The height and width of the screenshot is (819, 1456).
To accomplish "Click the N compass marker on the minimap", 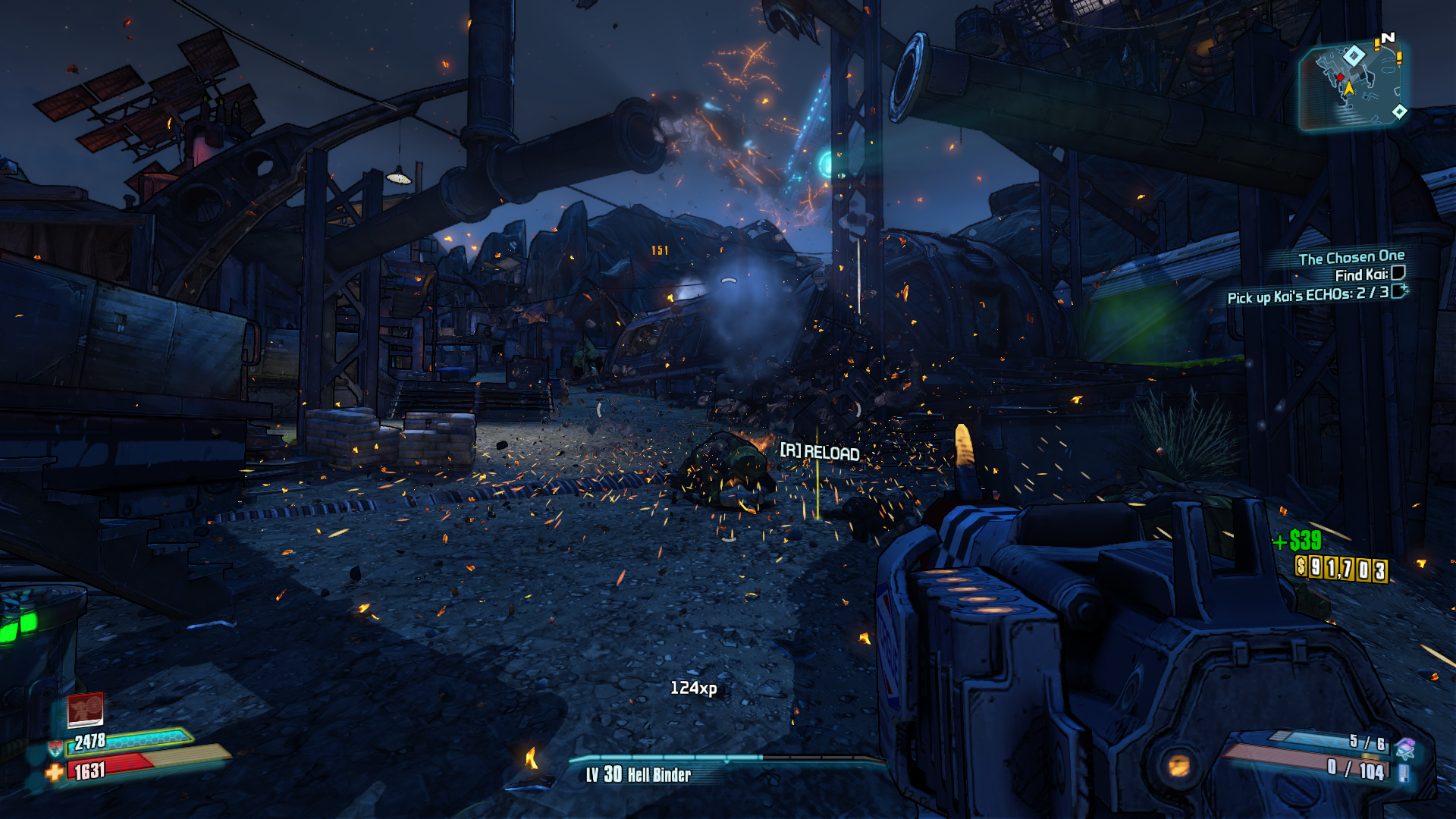I will 1389,36.
